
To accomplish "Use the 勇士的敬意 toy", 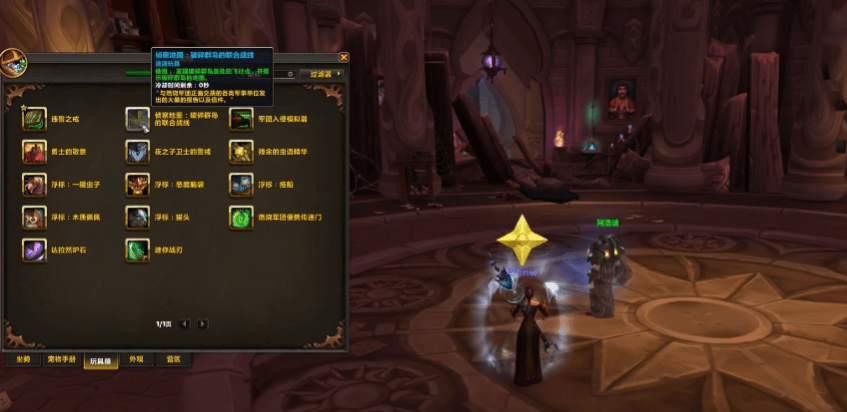I will tap(34, 151).
